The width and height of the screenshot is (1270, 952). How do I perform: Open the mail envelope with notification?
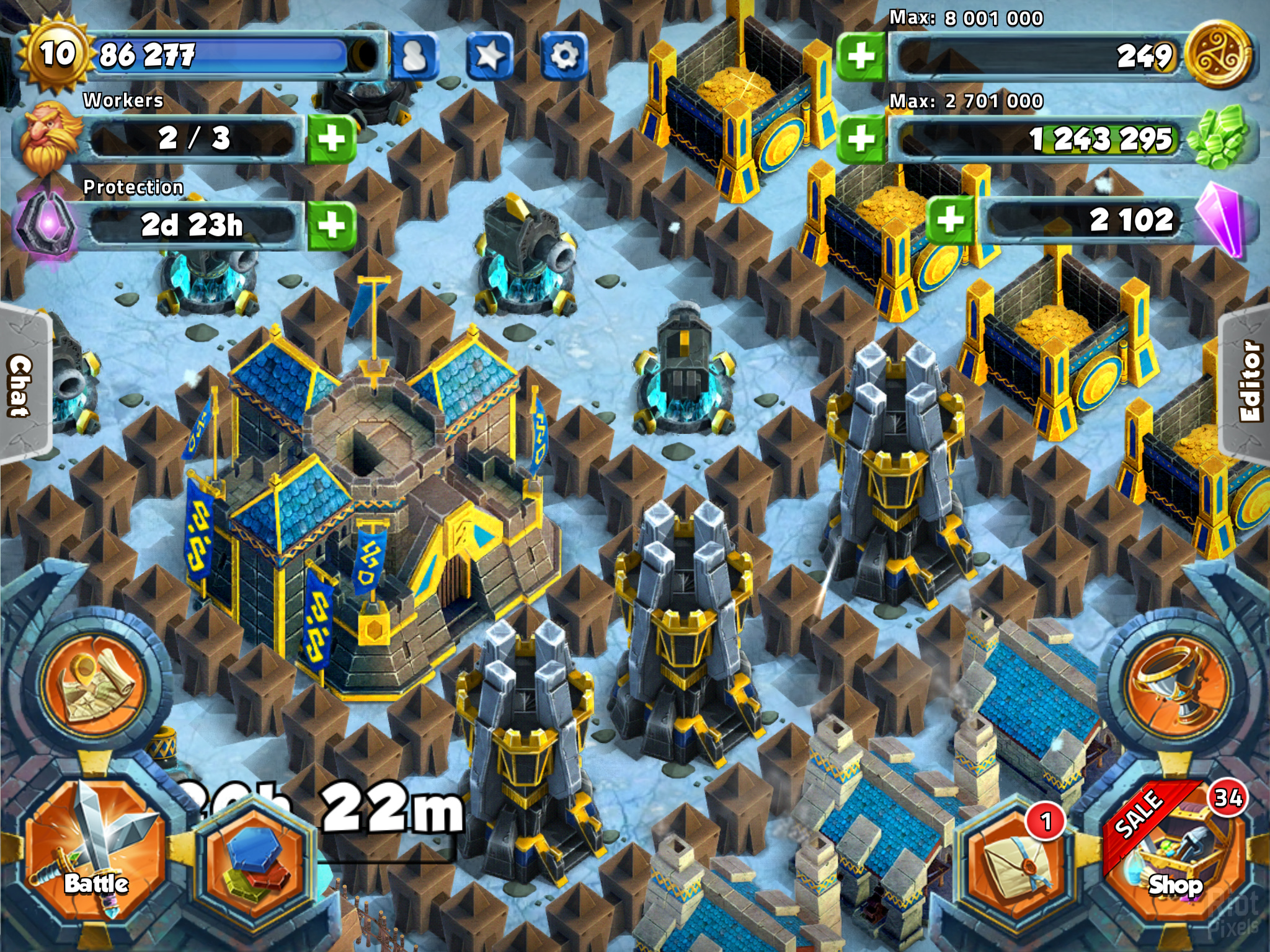pyautogui.click(x=1015, y=863)
